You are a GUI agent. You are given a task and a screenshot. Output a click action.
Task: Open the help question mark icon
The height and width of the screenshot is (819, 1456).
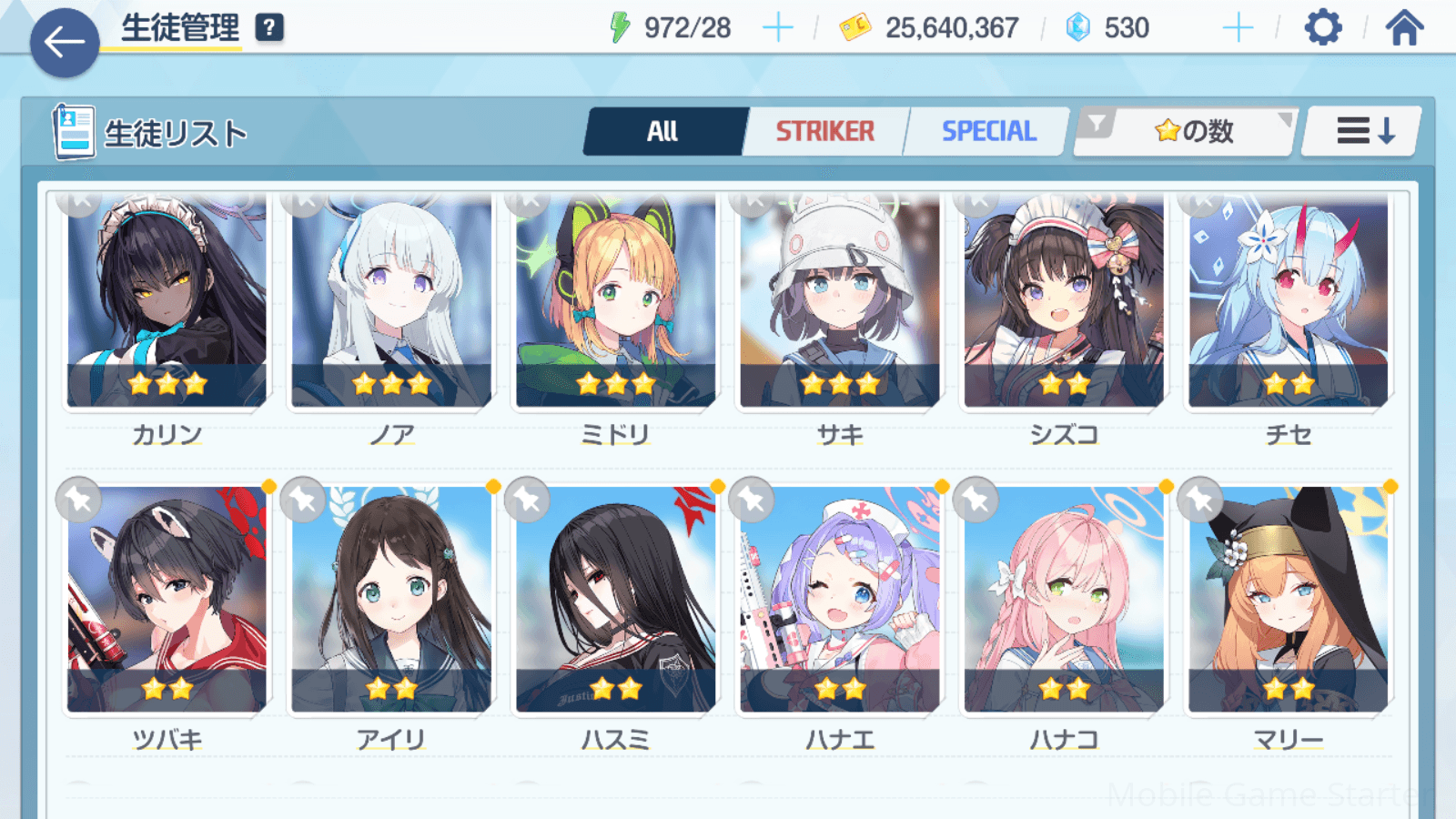[x=269, y=28]
